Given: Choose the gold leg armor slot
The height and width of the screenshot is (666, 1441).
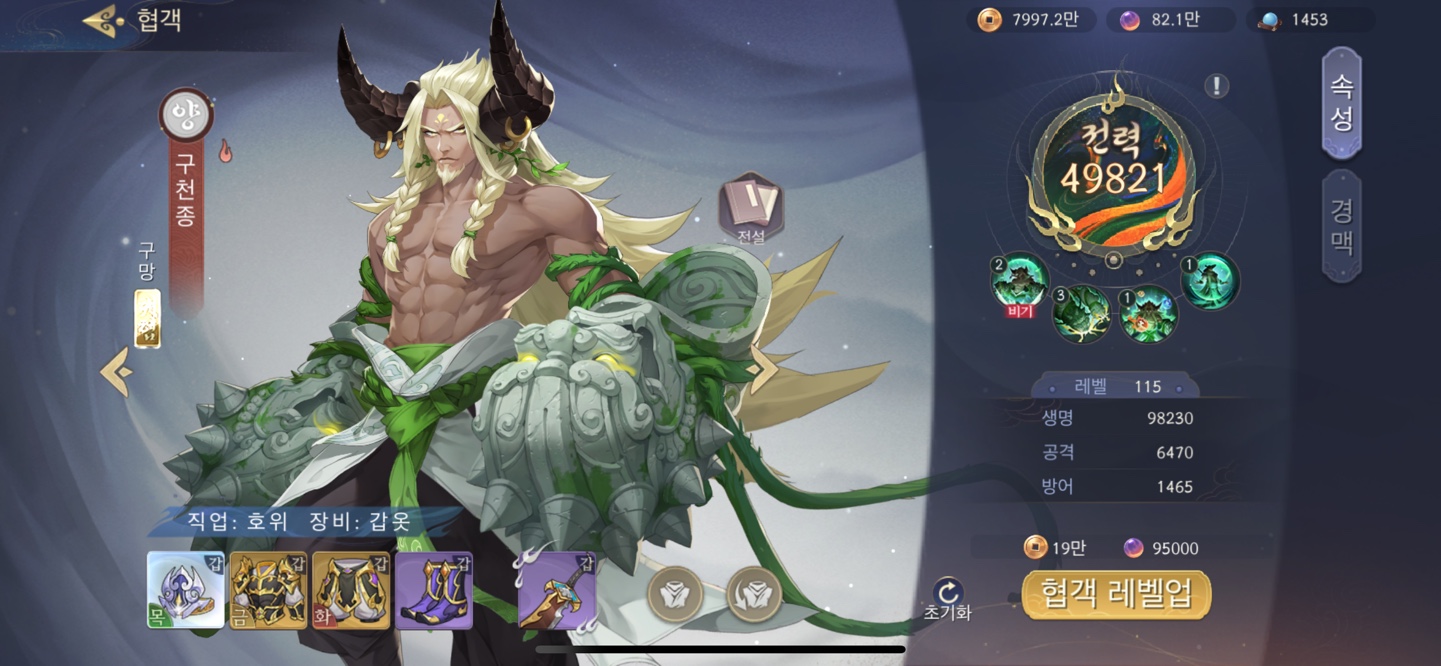Looking at the screenshot, I should [x=351, y=590].
